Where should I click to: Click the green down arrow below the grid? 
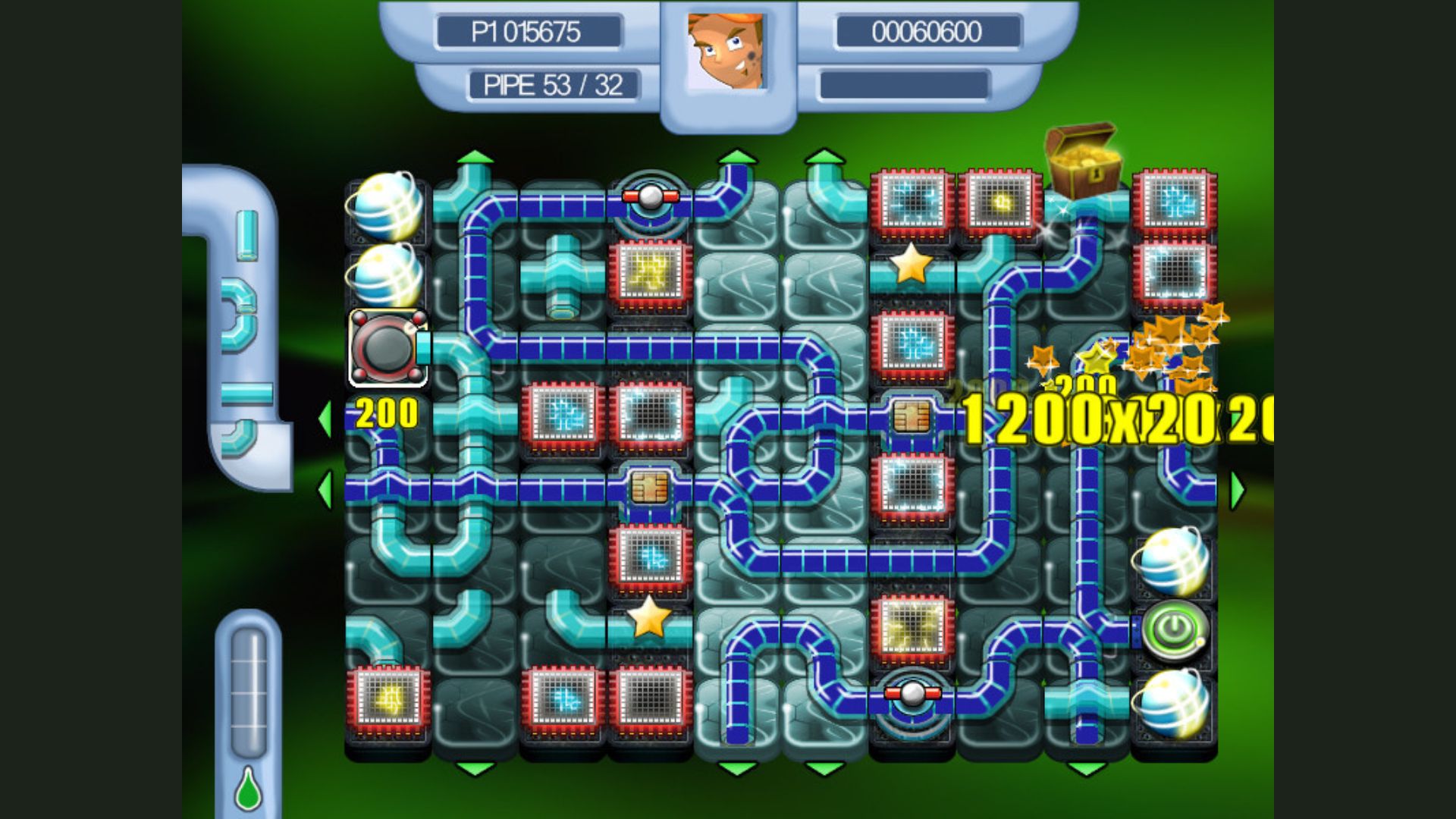tap(474, 768)
